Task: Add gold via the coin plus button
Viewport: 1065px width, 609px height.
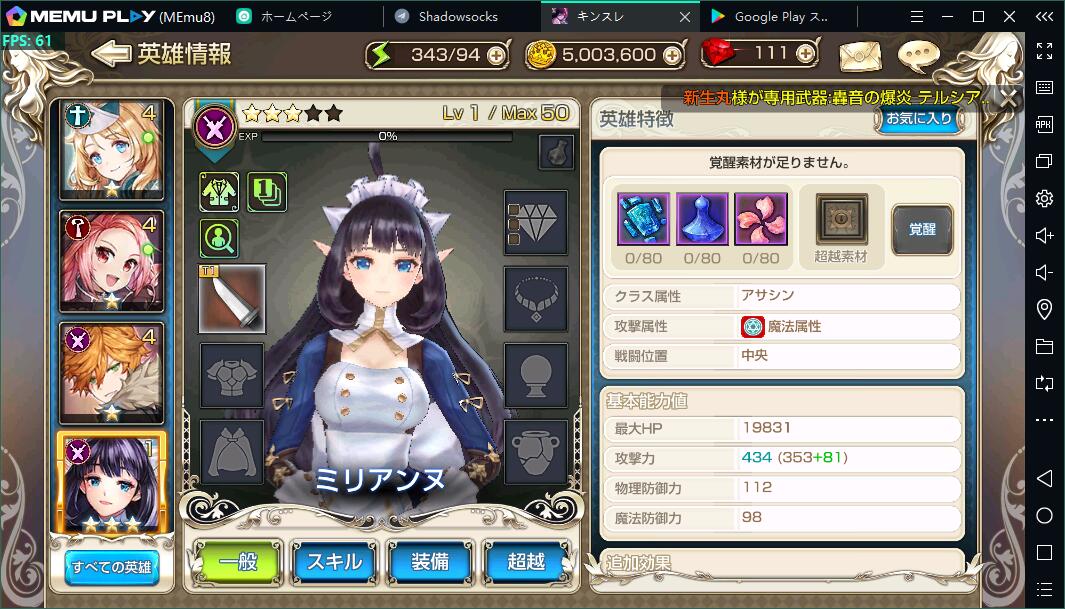Action: [x=670, y=56]
